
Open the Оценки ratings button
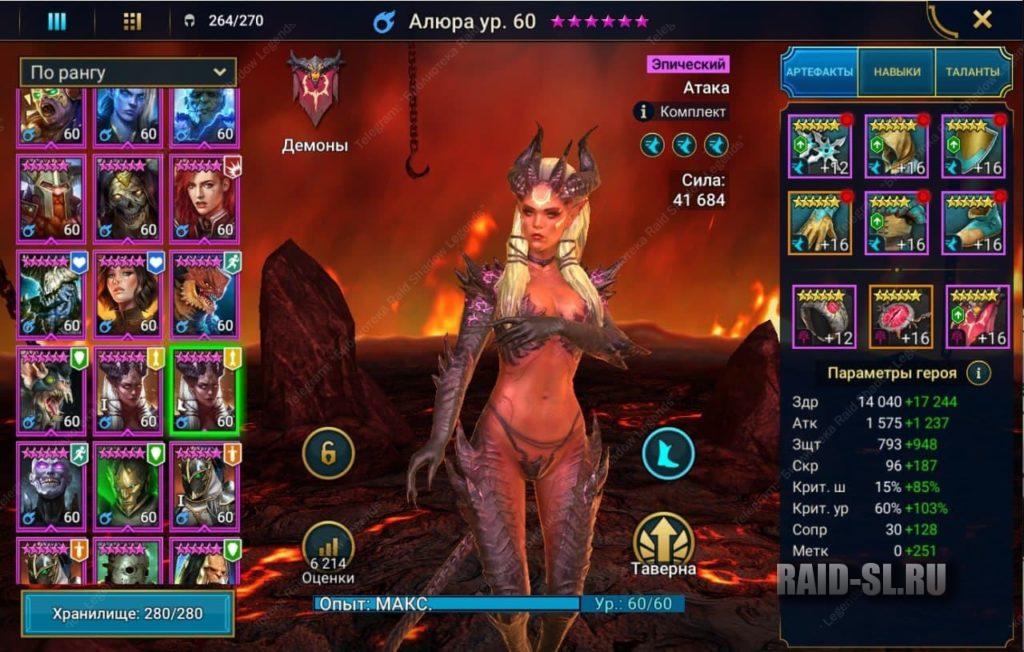pyautogui.click(x=330, y=552)
